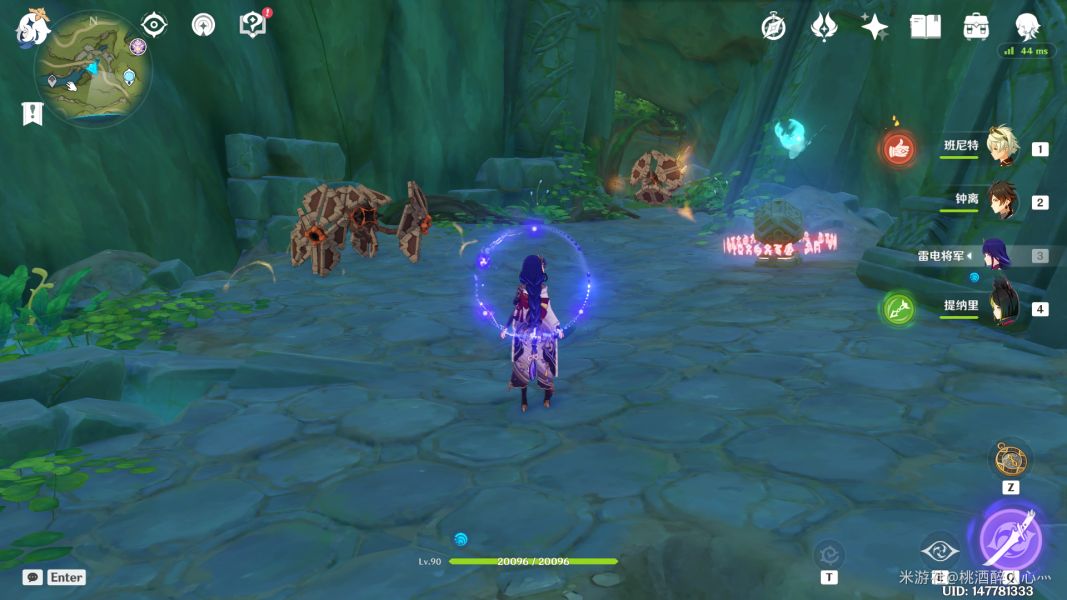Open the character silhouette icon
Screen dimensions: 1067x600
1027,27
